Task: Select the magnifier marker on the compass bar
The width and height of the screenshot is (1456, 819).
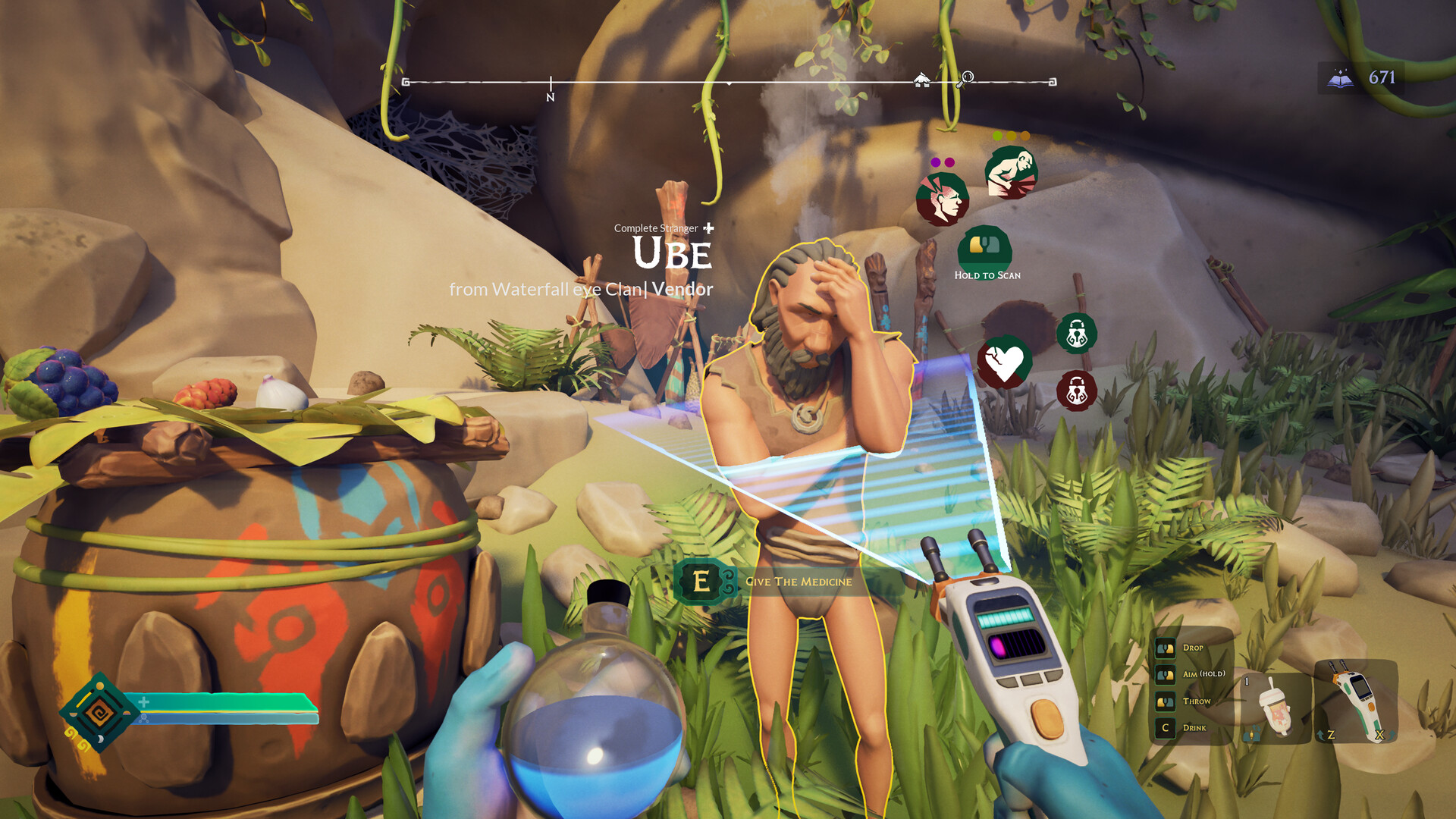Action: click(965, 77)
